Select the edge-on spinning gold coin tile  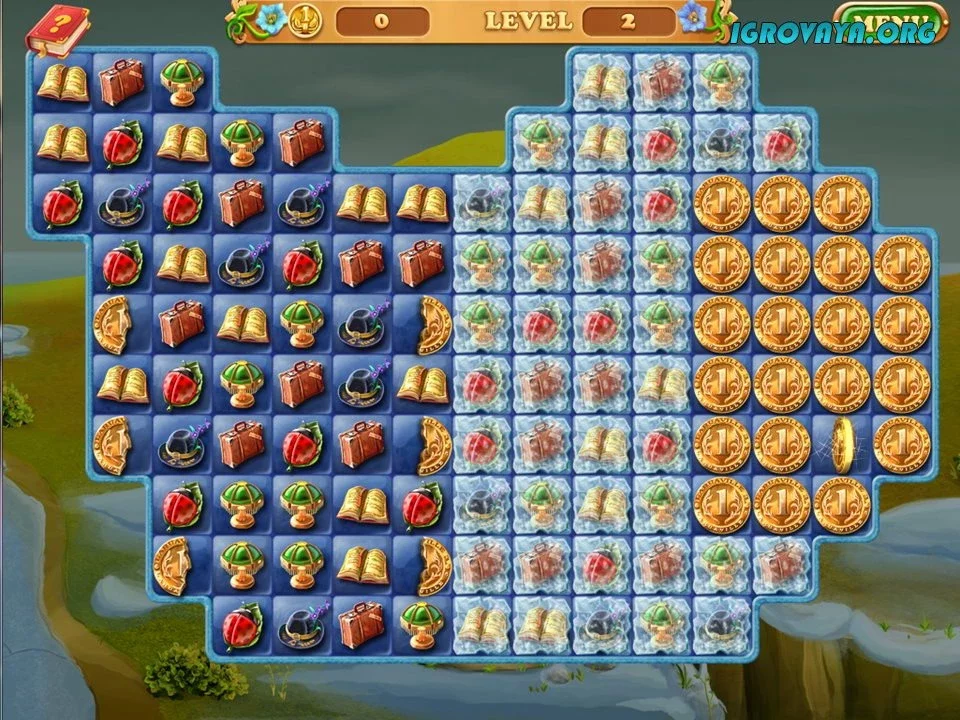point(840,445)
